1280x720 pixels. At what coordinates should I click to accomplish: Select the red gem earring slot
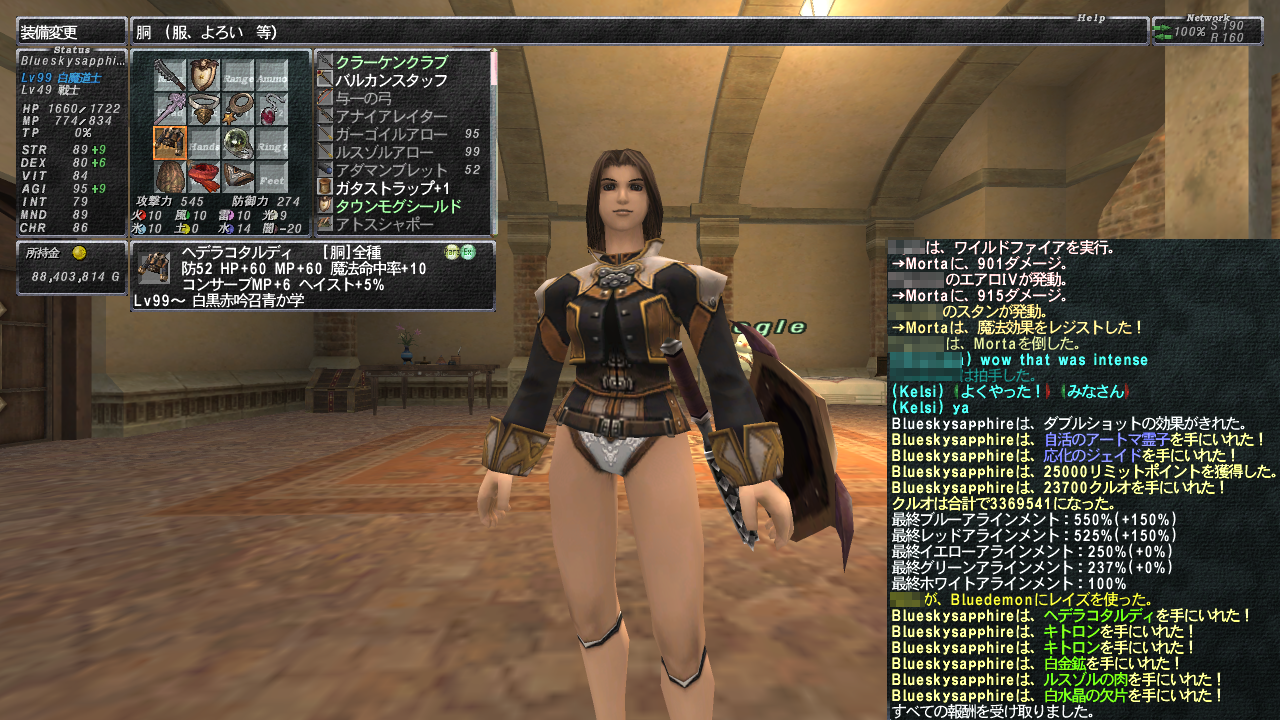272,108
